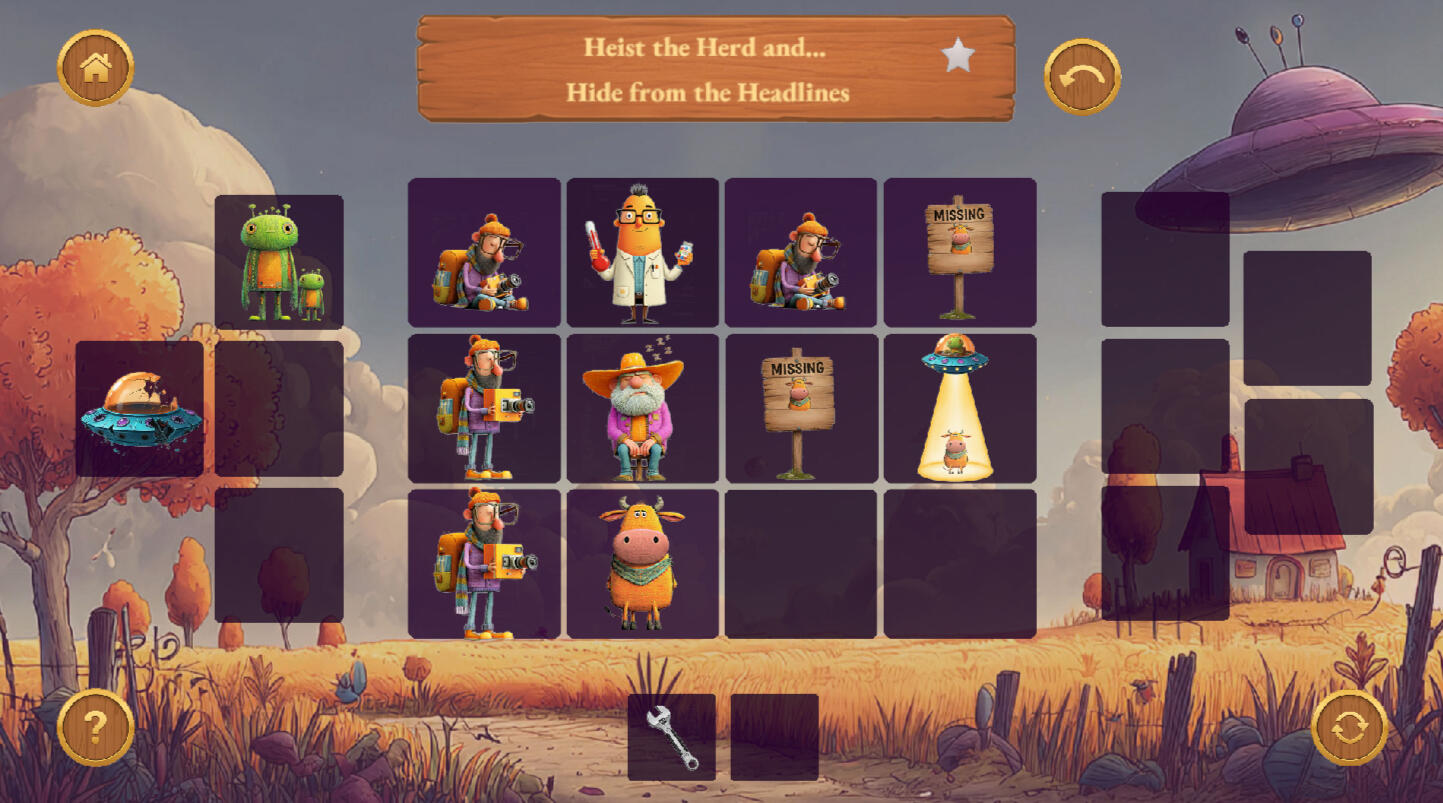1443x803 pixels.
Task: Return to the home screen
Action: (x=95, y=68)
